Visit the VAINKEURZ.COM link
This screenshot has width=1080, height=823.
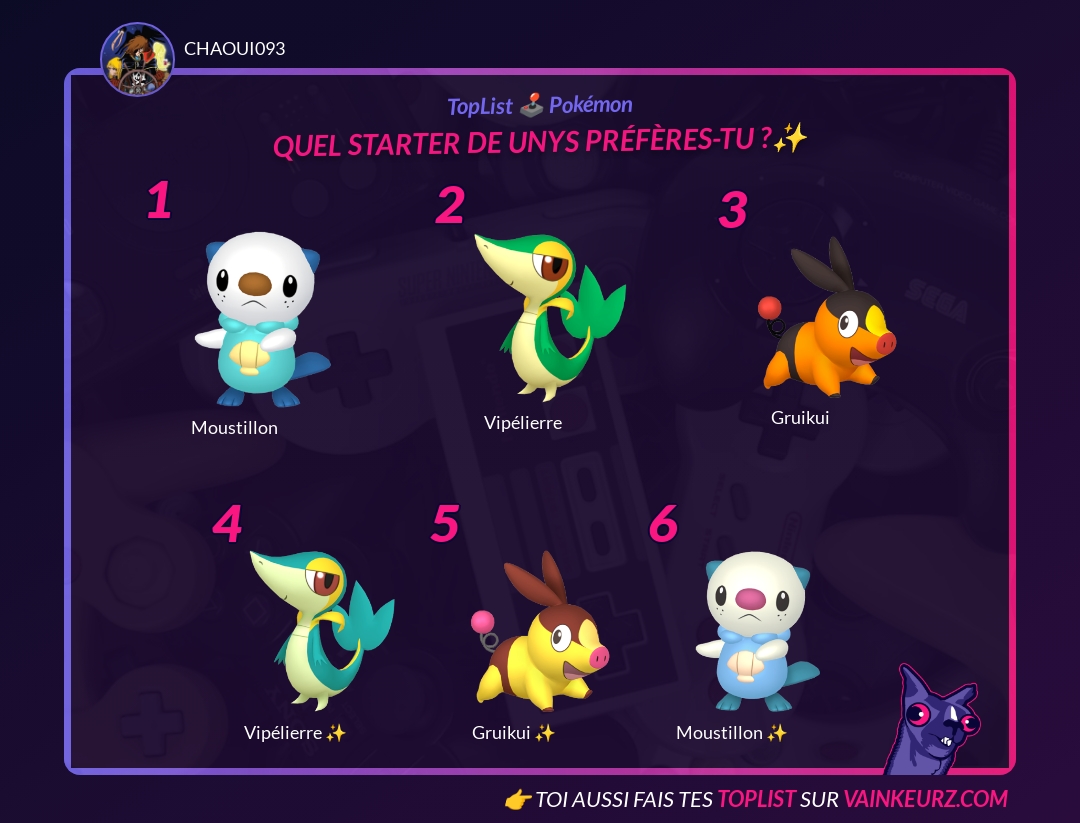click(925, 799)
